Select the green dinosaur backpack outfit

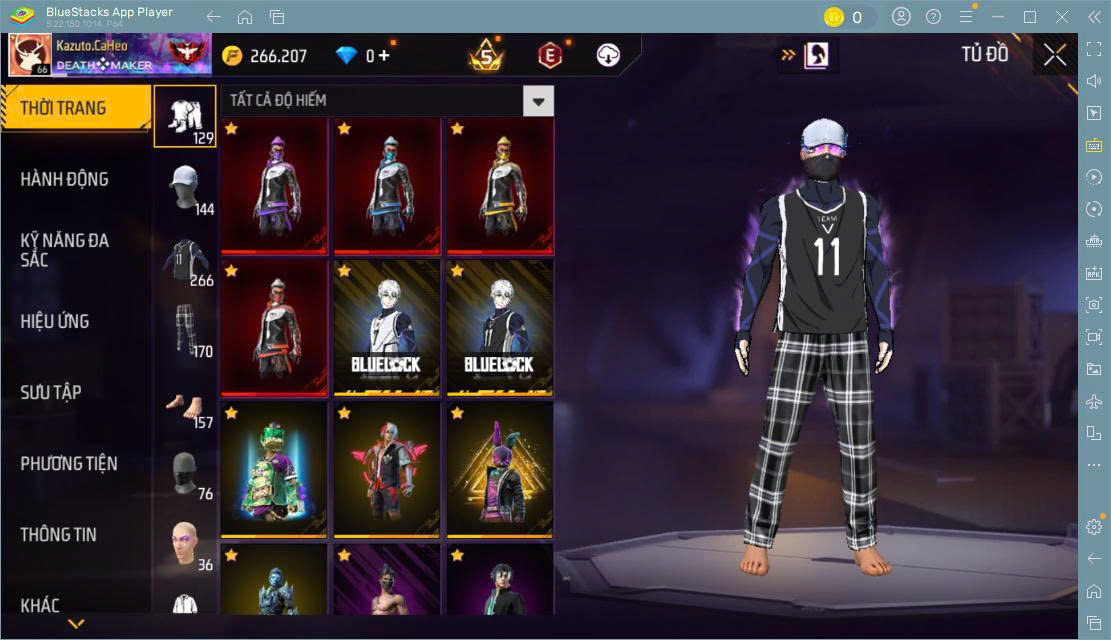click(x=275, y=470)
